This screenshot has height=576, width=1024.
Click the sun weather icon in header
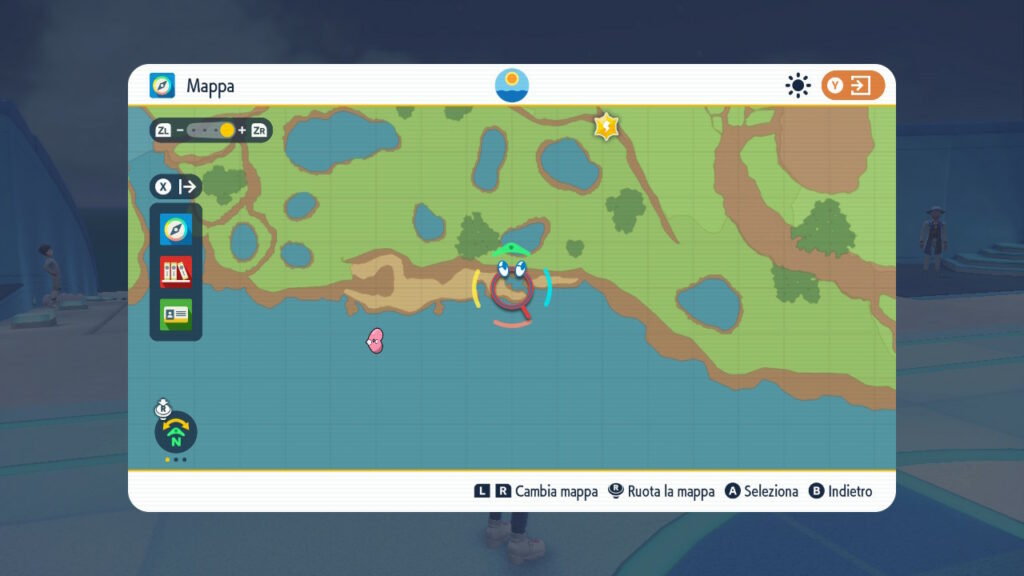797,86
